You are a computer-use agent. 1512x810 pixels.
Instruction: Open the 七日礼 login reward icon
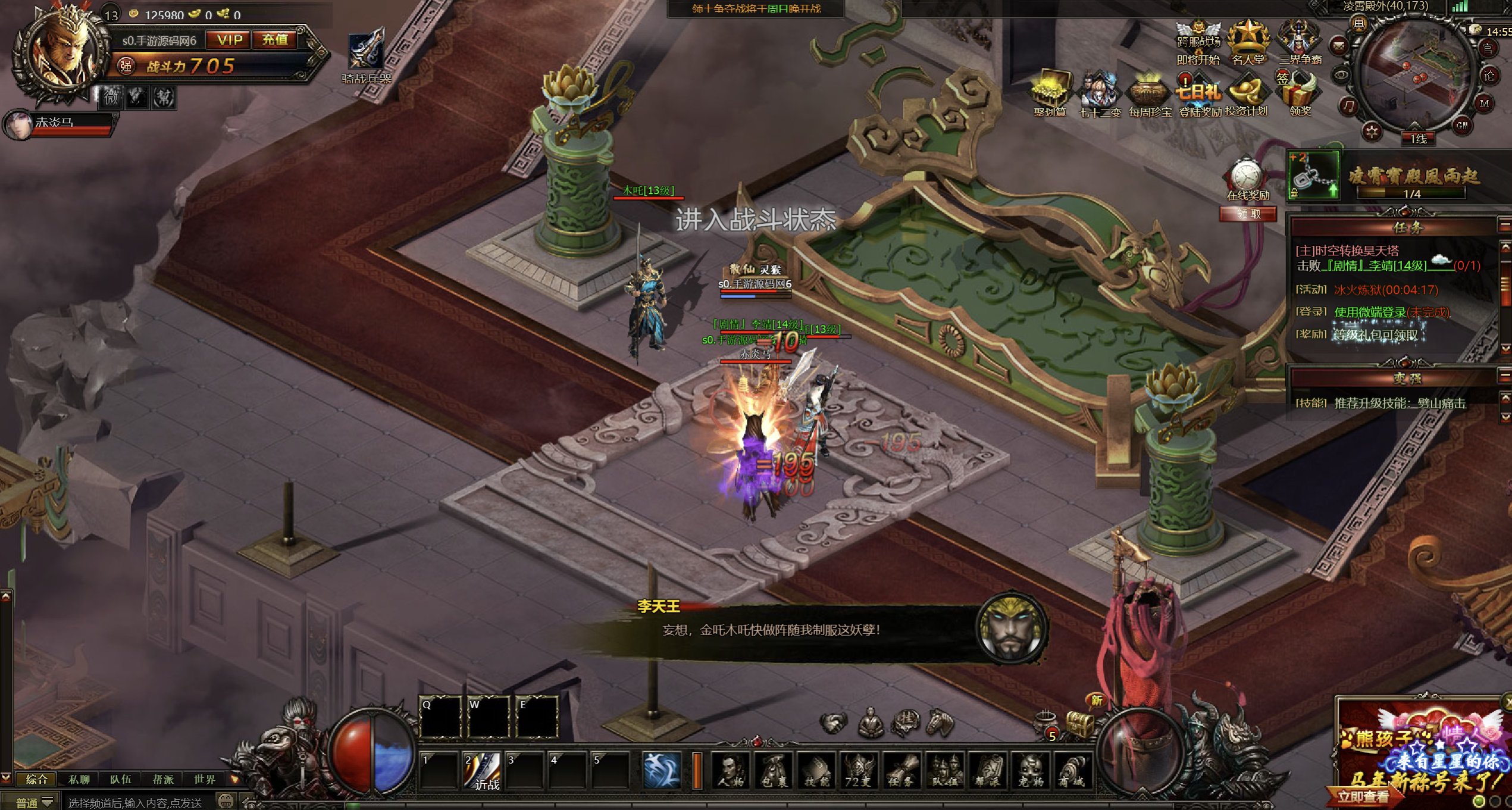pos(1199,96)
